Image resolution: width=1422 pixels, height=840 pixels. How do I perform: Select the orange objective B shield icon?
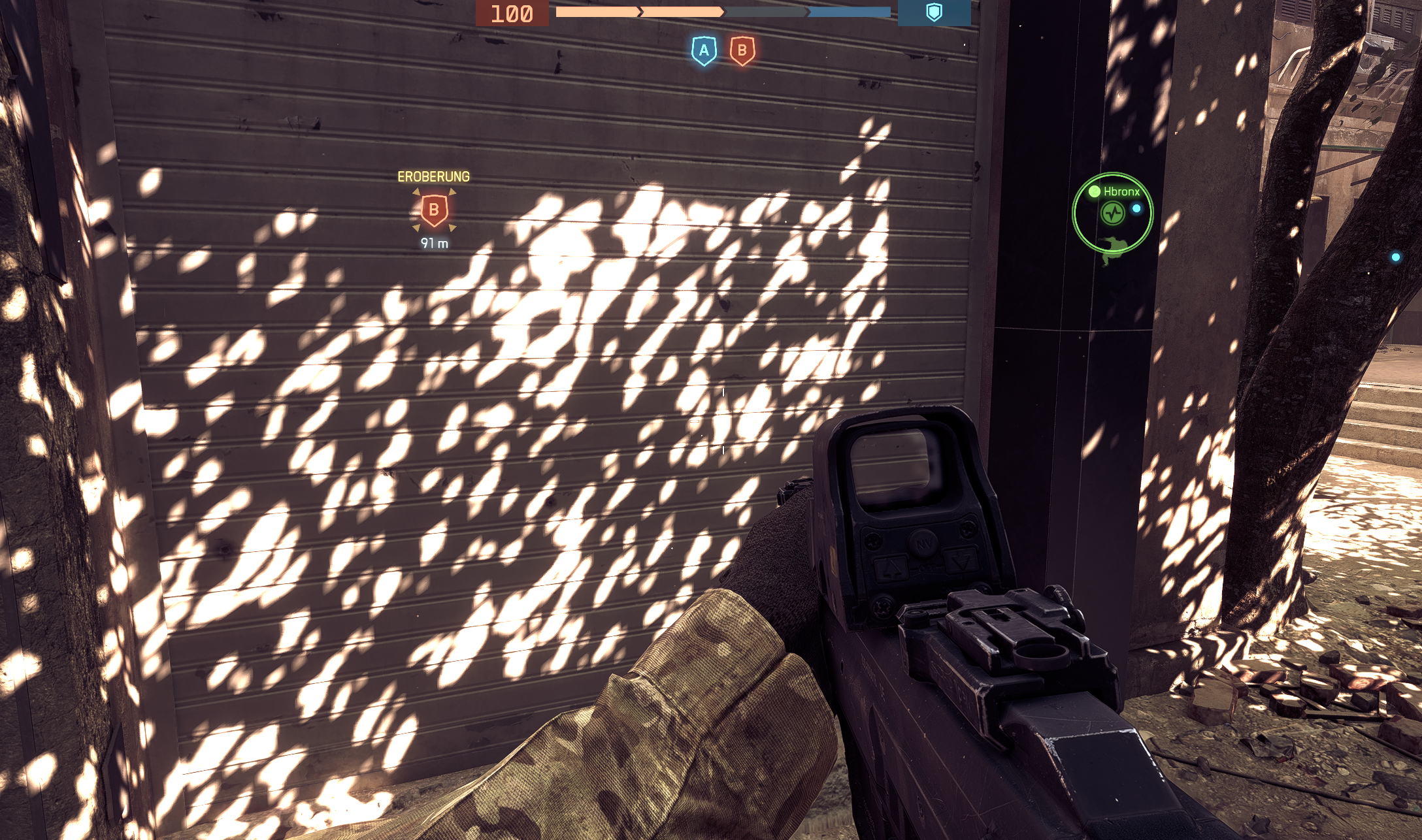[x=742, y=50]
